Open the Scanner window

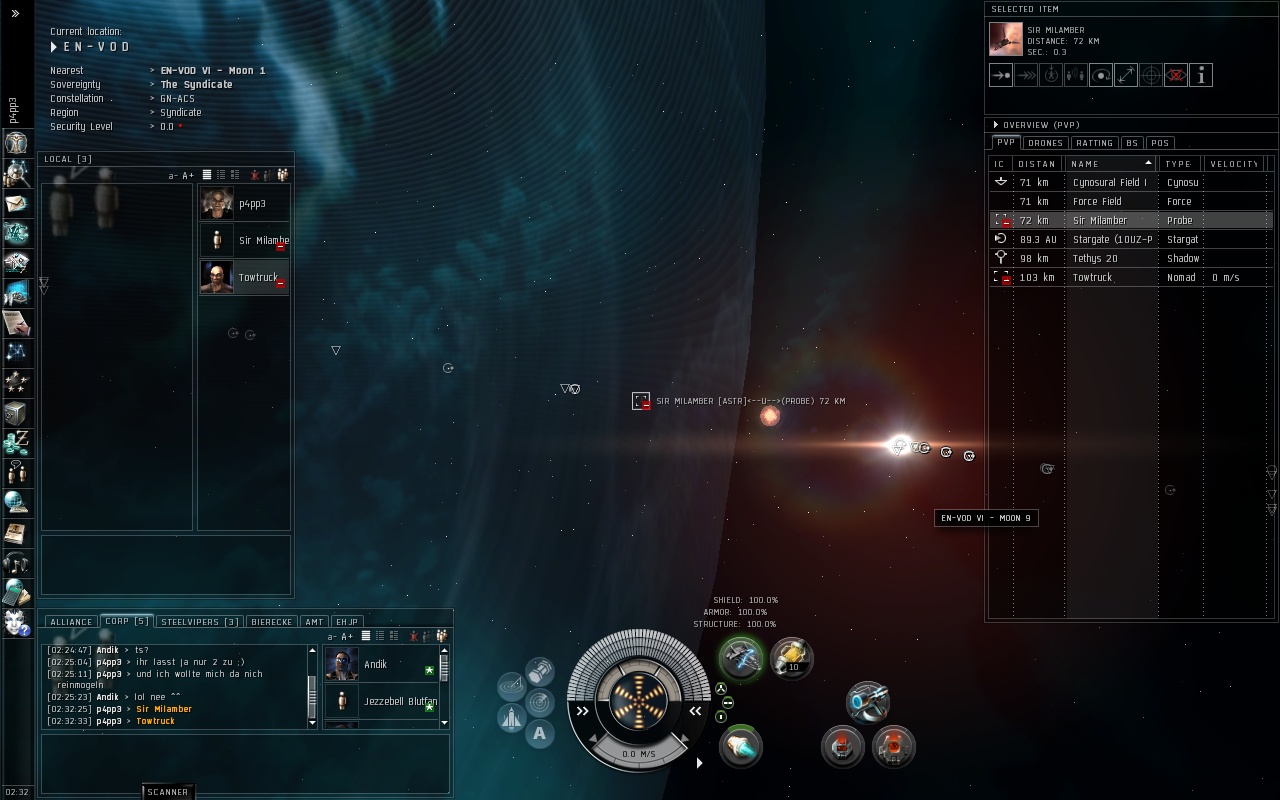tap(167, 792)
